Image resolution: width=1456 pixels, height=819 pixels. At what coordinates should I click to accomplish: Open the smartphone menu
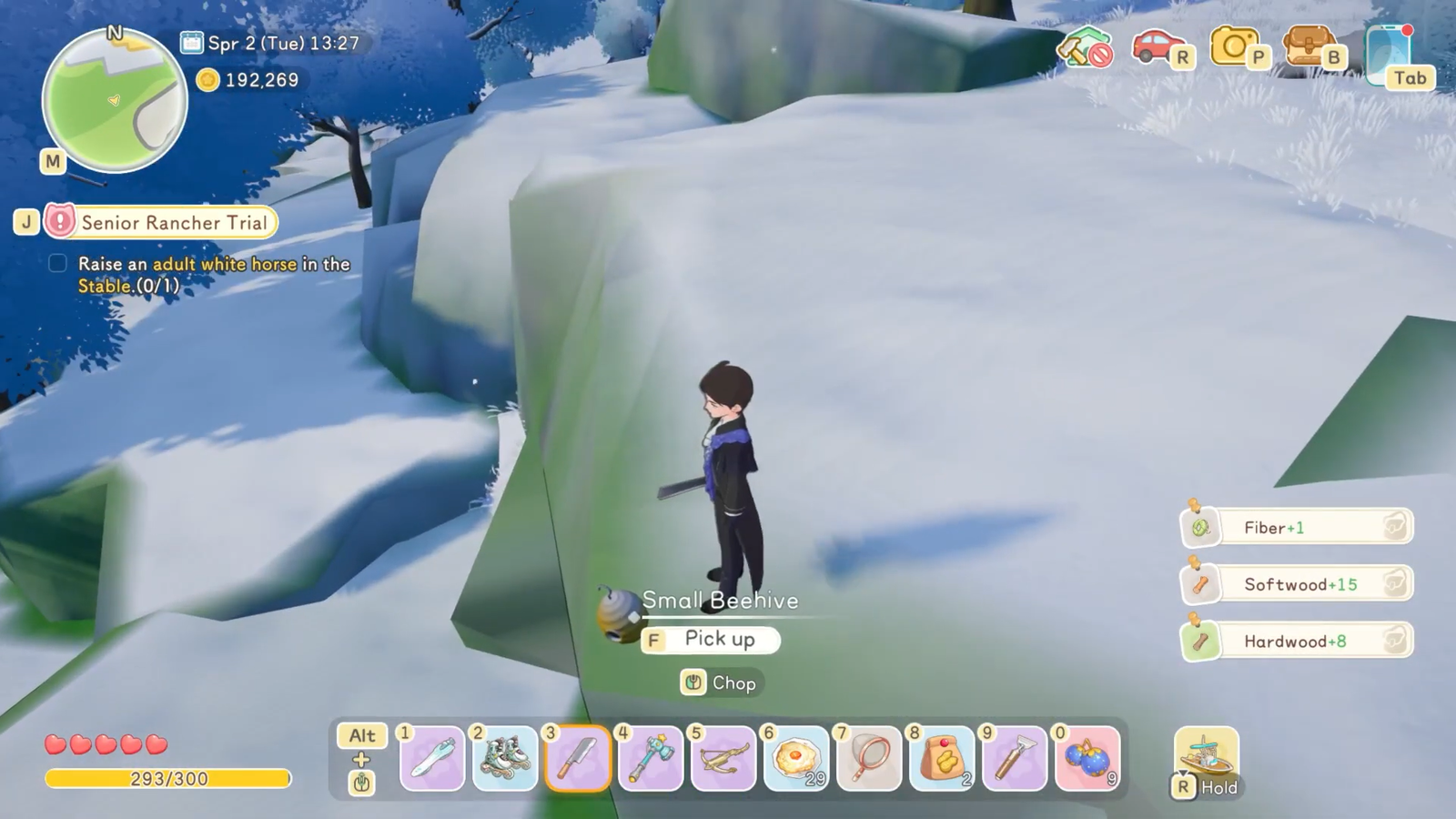(1387, 55)
